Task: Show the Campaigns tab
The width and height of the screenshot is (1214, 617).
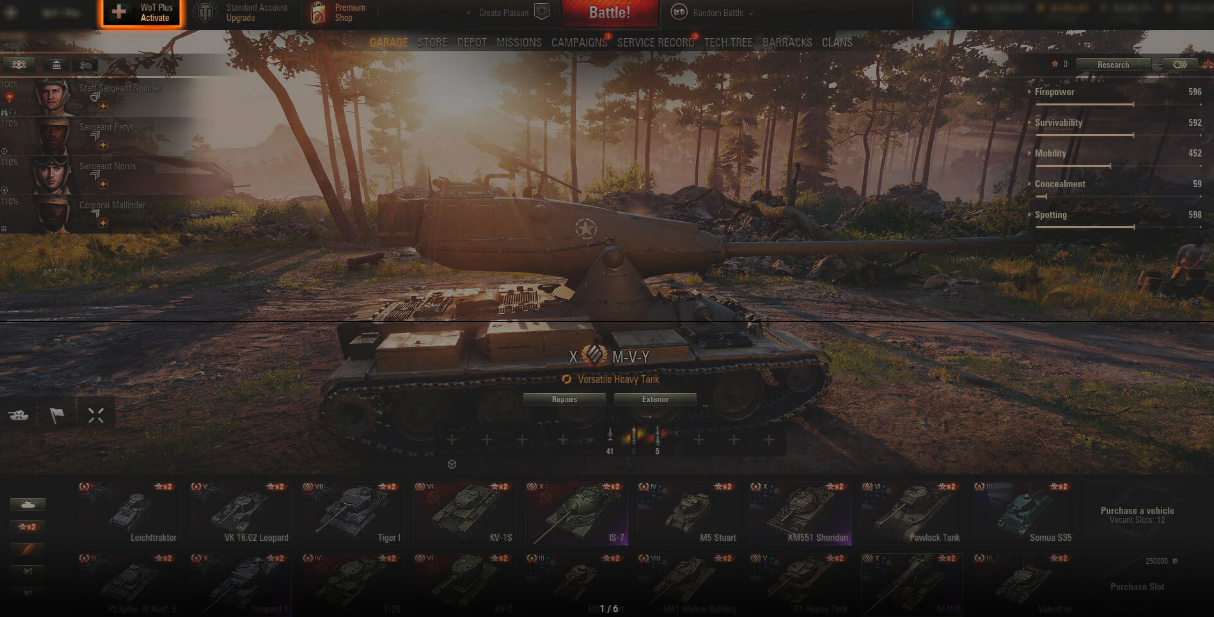Action: [579, 43]
